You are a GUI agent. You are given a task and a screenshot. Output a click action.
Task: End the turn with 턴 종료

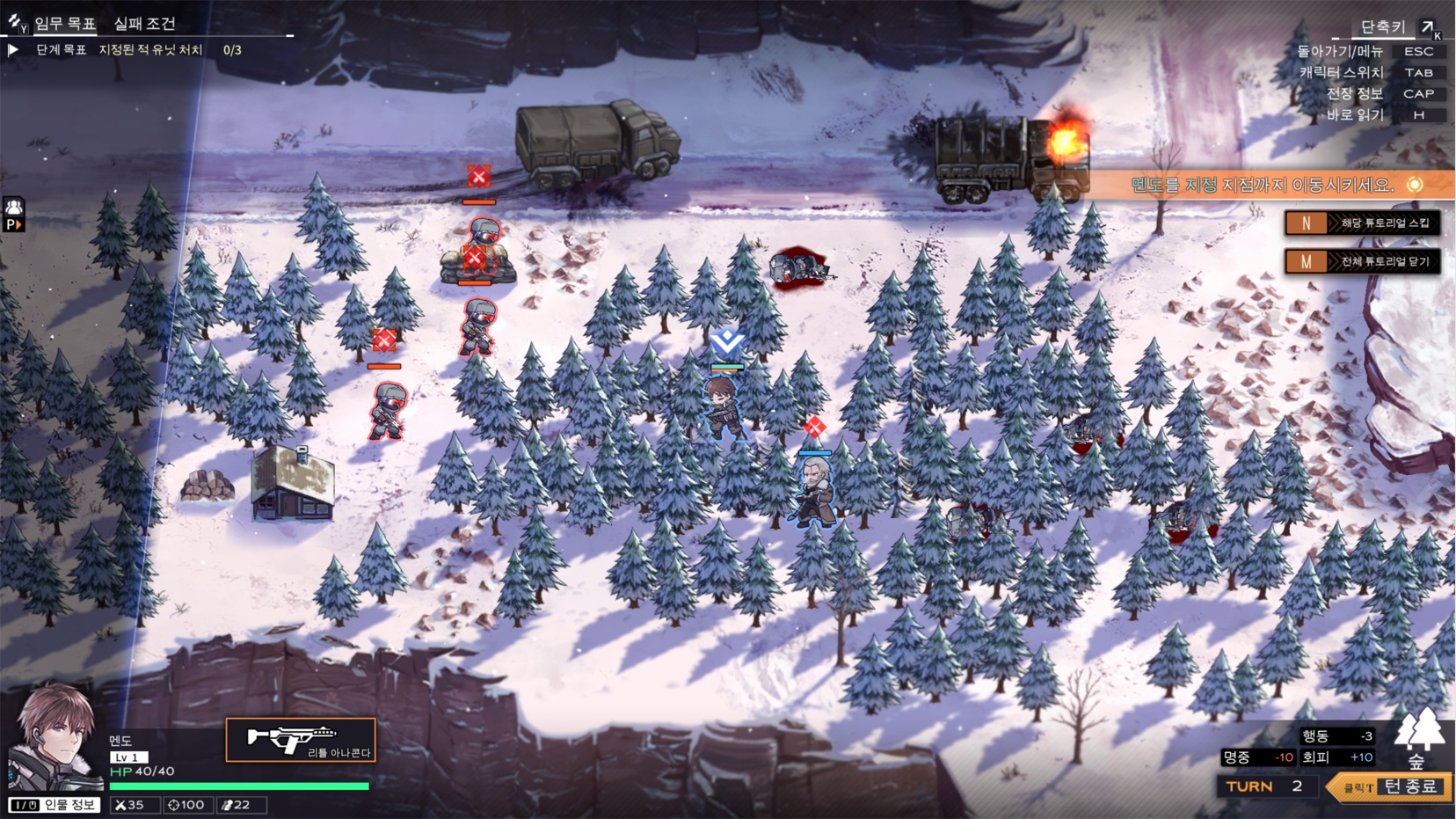1389,786
